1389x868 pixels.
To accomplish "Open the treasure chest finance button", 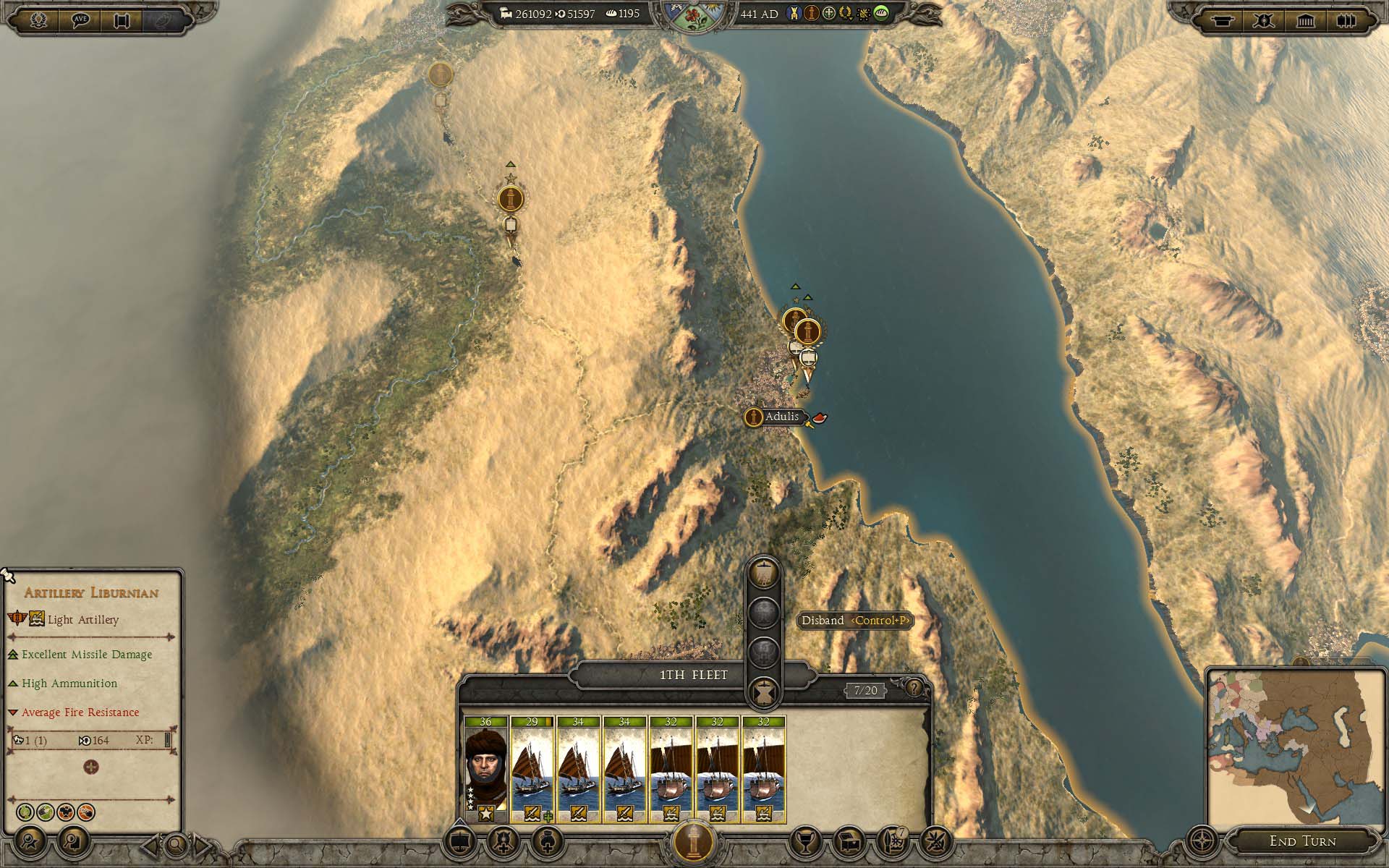I will tap(849, 841).
